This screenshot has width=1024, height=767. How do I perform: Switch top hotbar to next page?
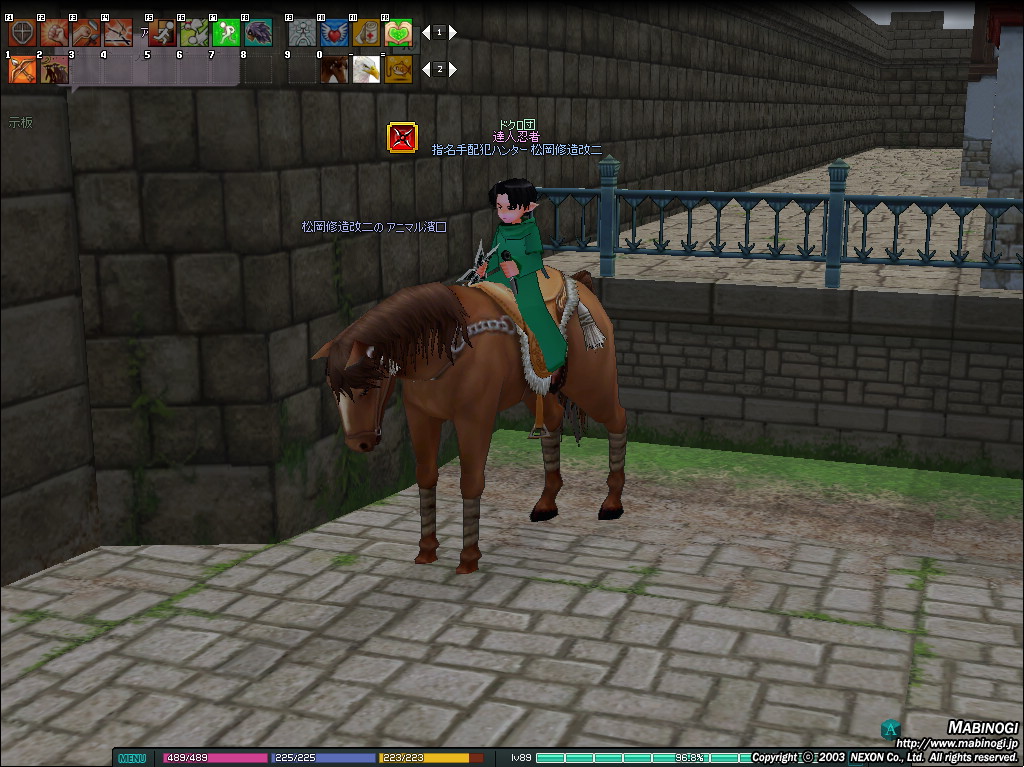pos(453,32)
